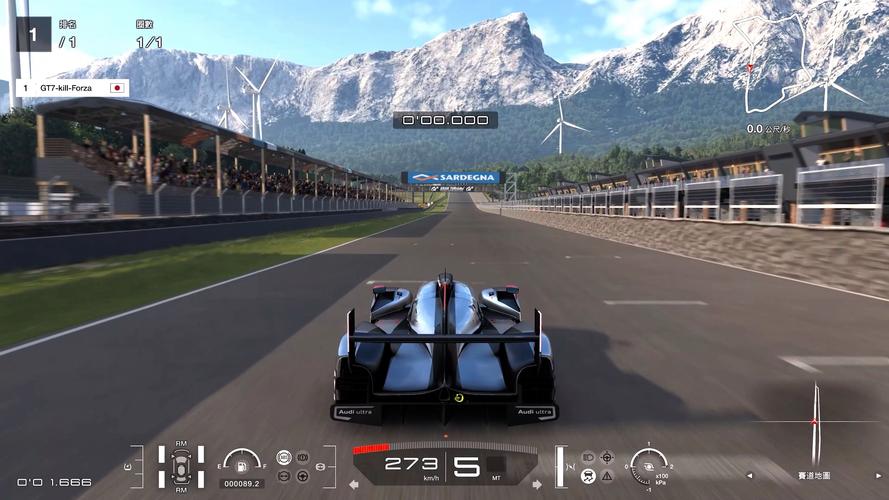Click the Sardegna track outline minimap
Screen dimensions: 889x500
click(x=788, y=62)
